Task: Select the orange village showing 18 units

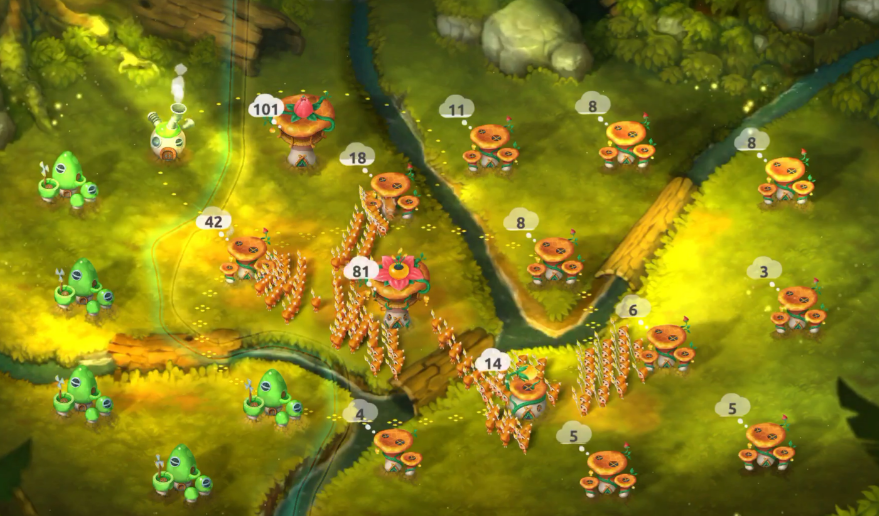Action: [393, 193]
